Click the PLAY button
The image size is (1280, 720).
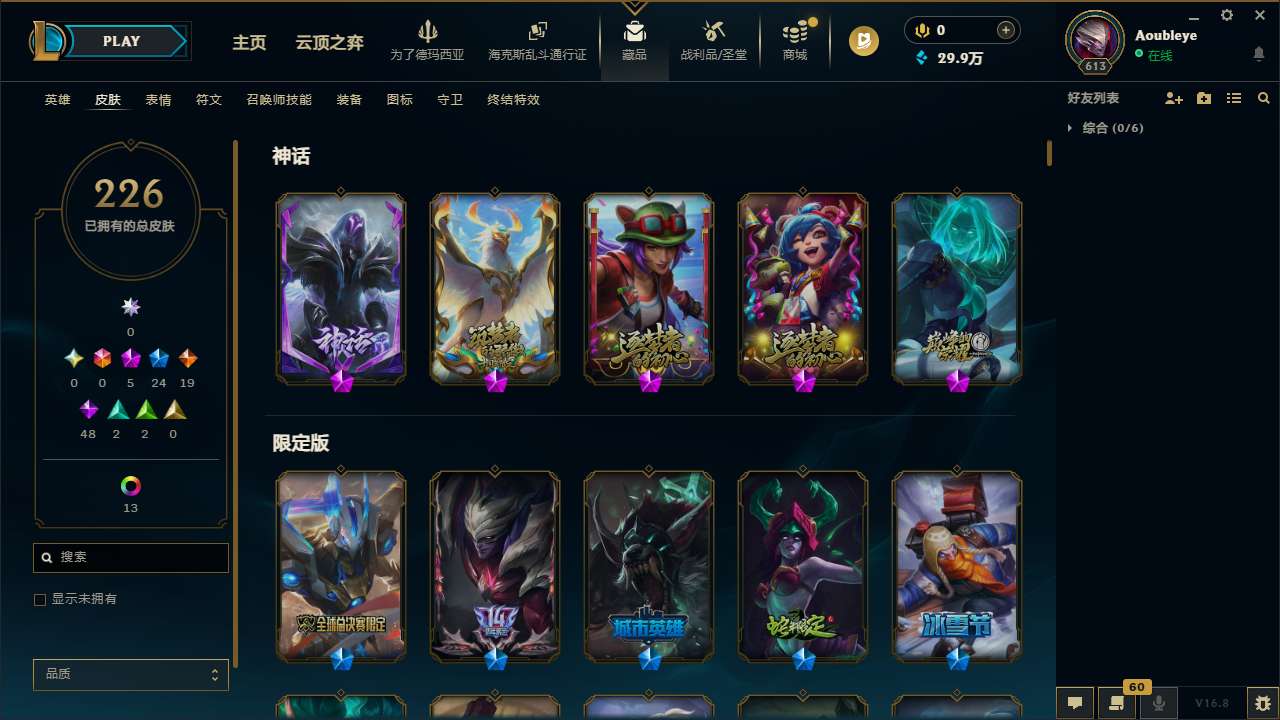[x=121, y=41]
